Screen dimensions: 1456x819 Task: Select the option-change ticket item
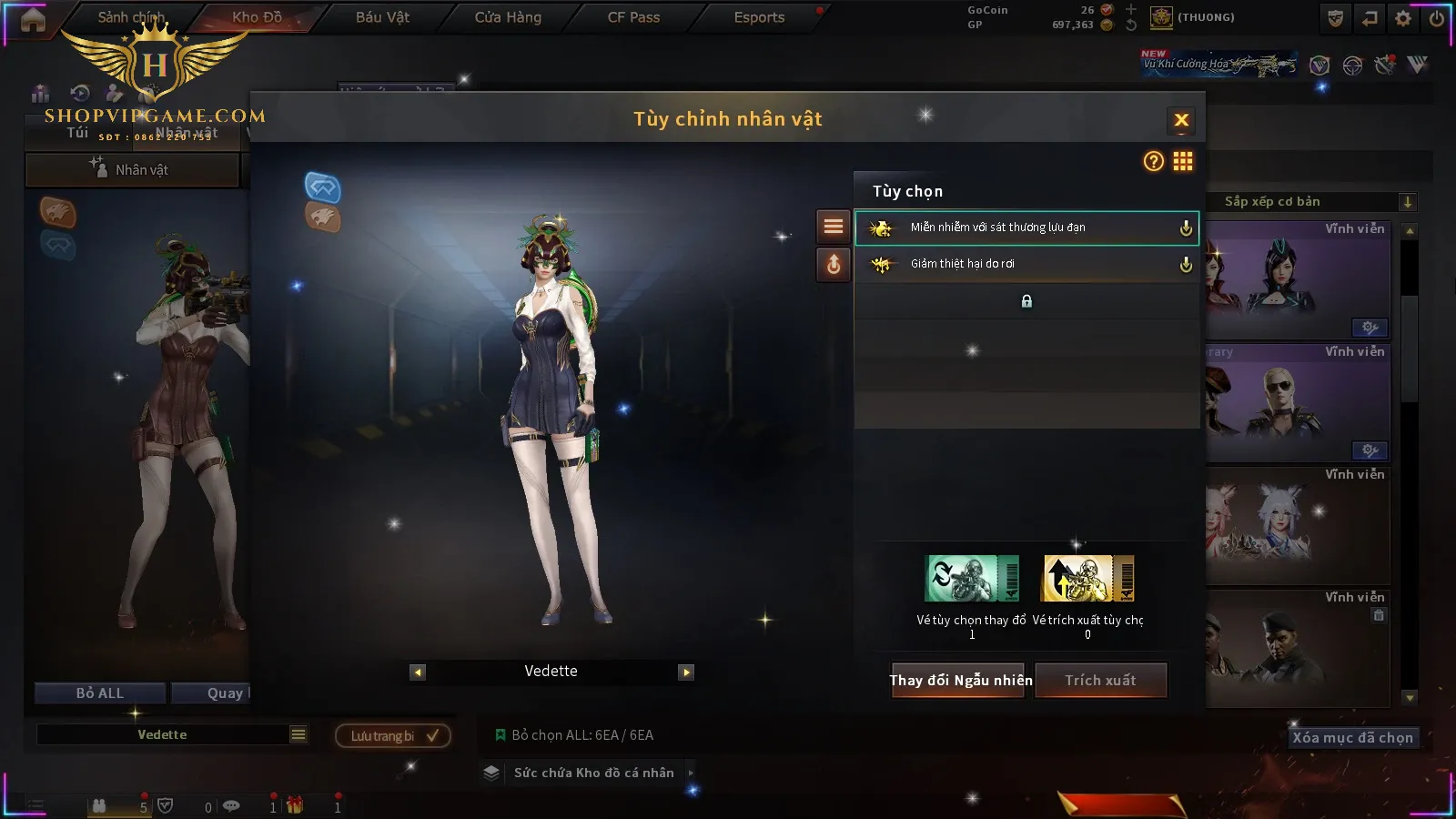coord(971,579)
